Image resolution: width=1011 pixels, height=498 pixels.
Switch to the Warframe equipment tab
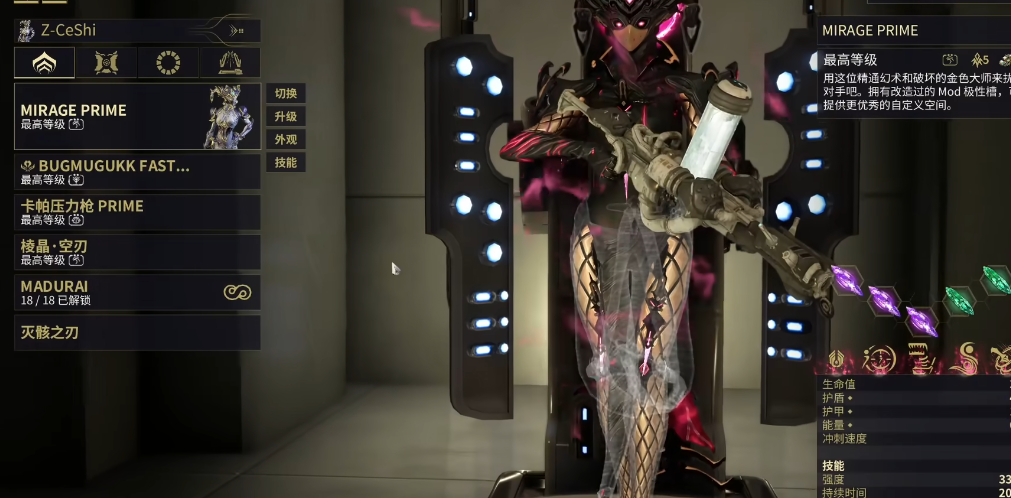pyautogui.click(x=44, y=63)
